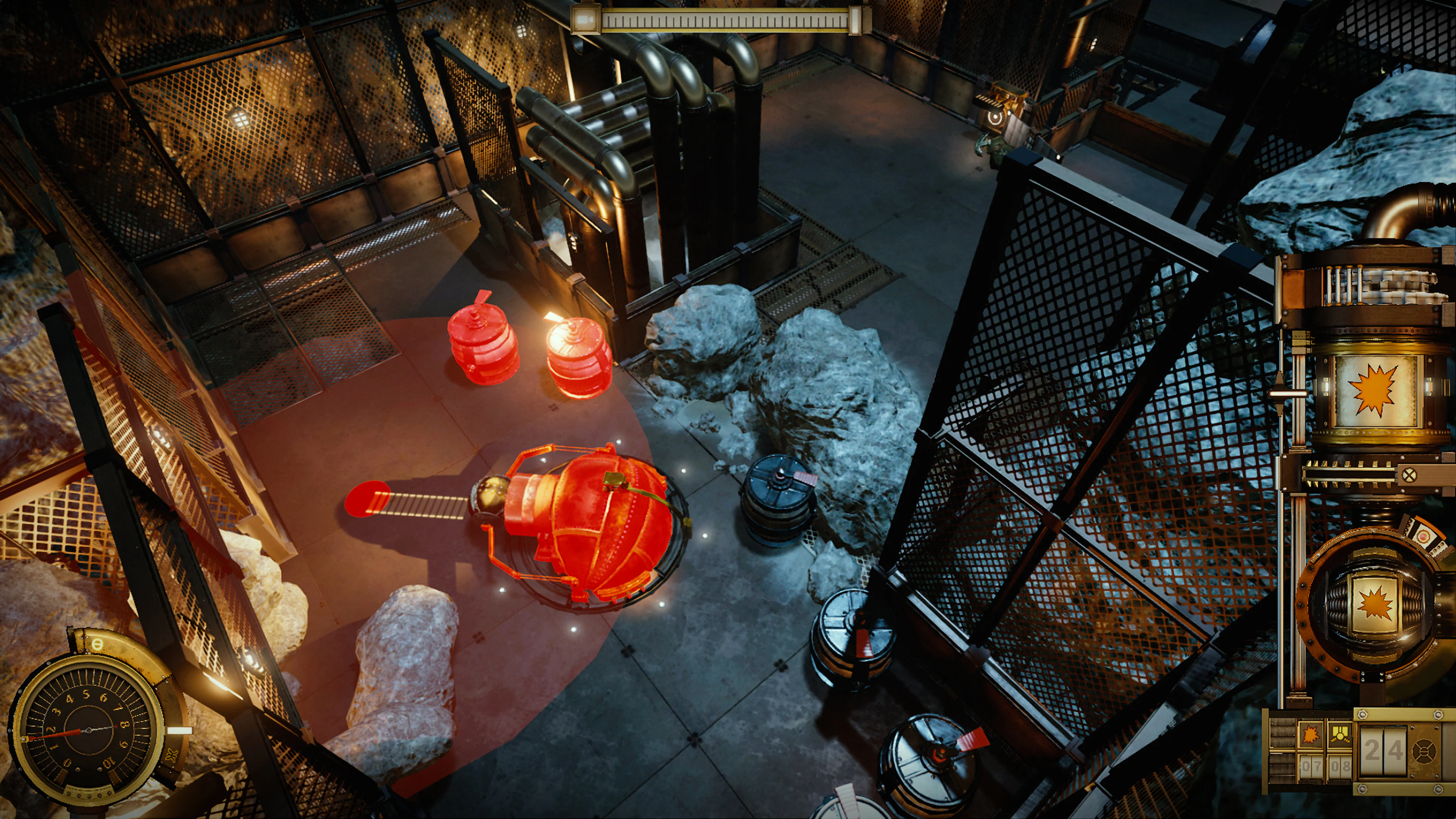Select the yellow claw gadget slot
Viewport: 1456px width, 819px height.
point(1340,735)
